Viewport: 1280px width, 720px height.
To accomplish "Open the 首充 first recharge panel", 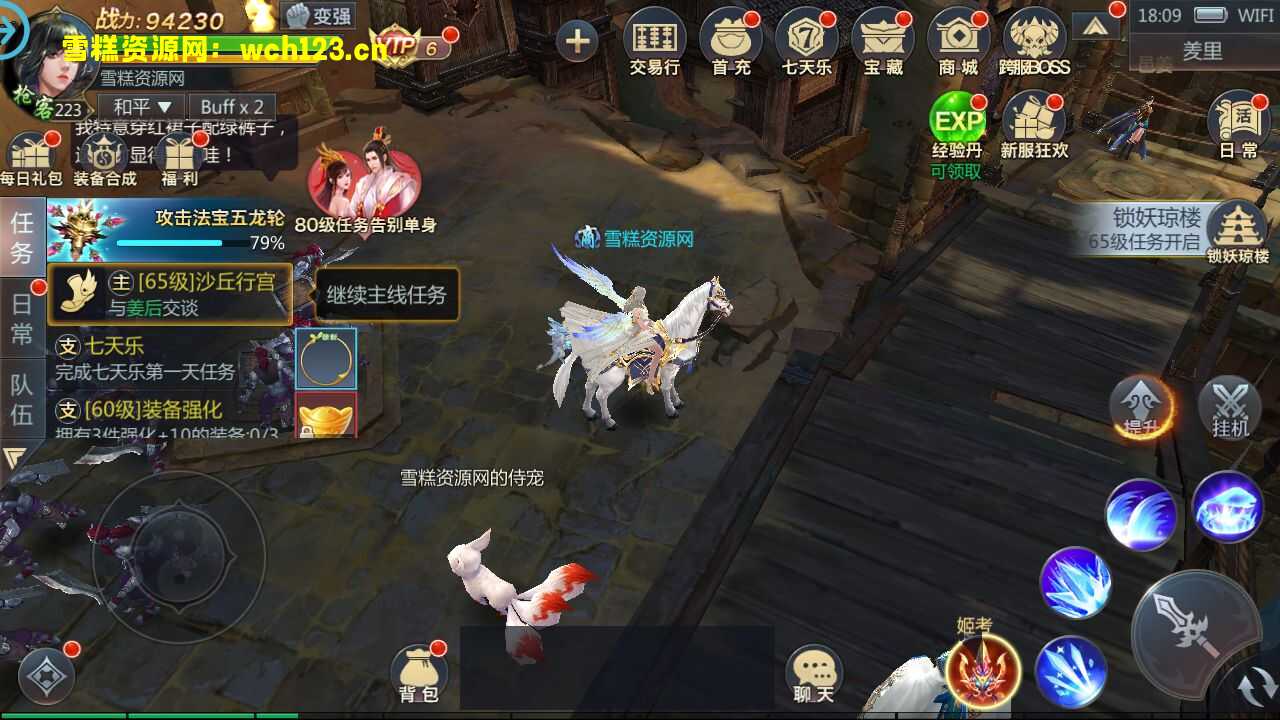I will tap(731, 40).
